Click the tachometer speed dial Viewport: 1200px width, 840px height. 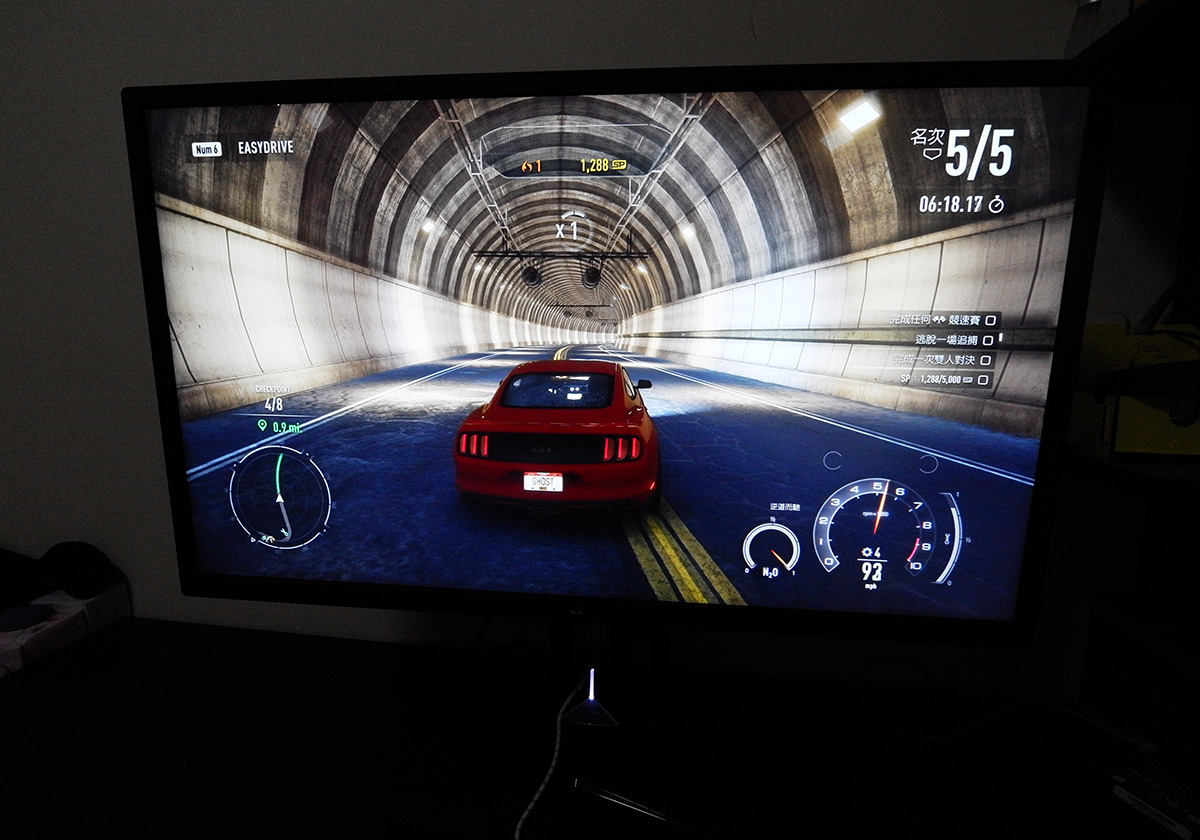[877, 530]
